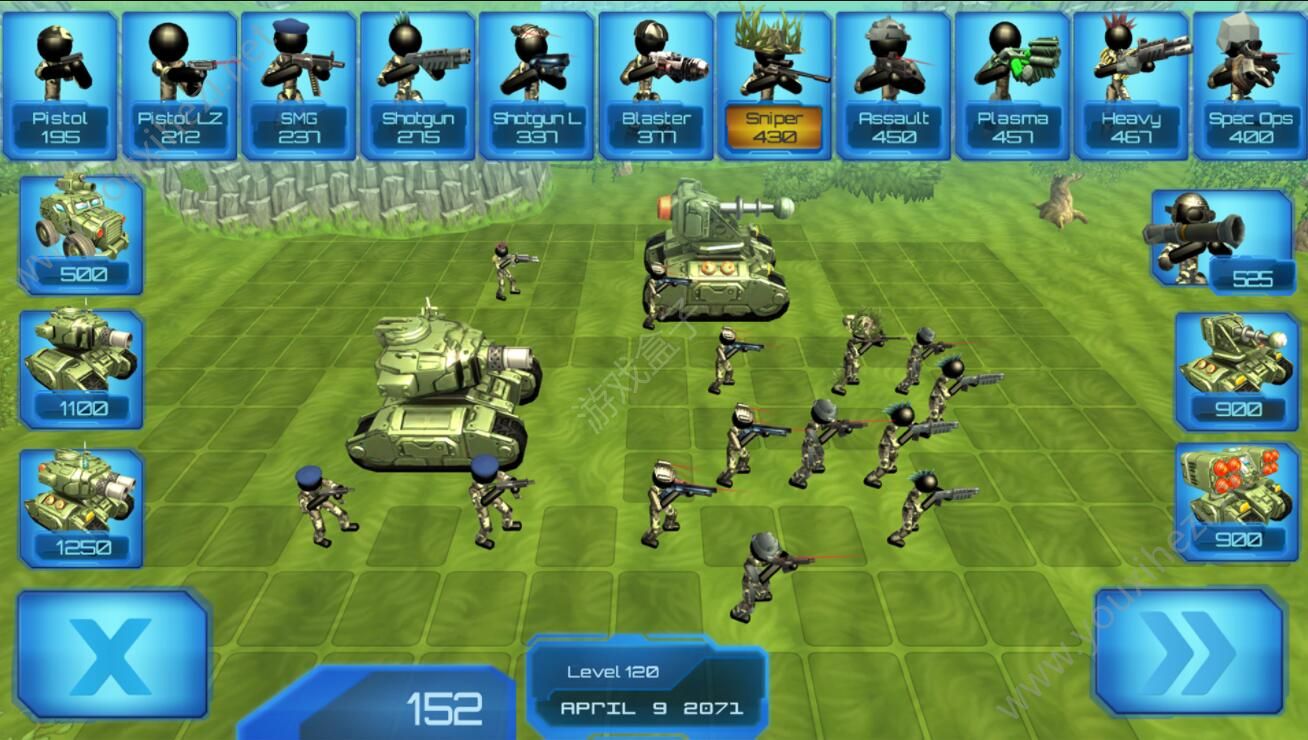The width and height of the screenshot is (1308, 740).
Task: Select the Pistol unit card
Action: pos(60,86)
